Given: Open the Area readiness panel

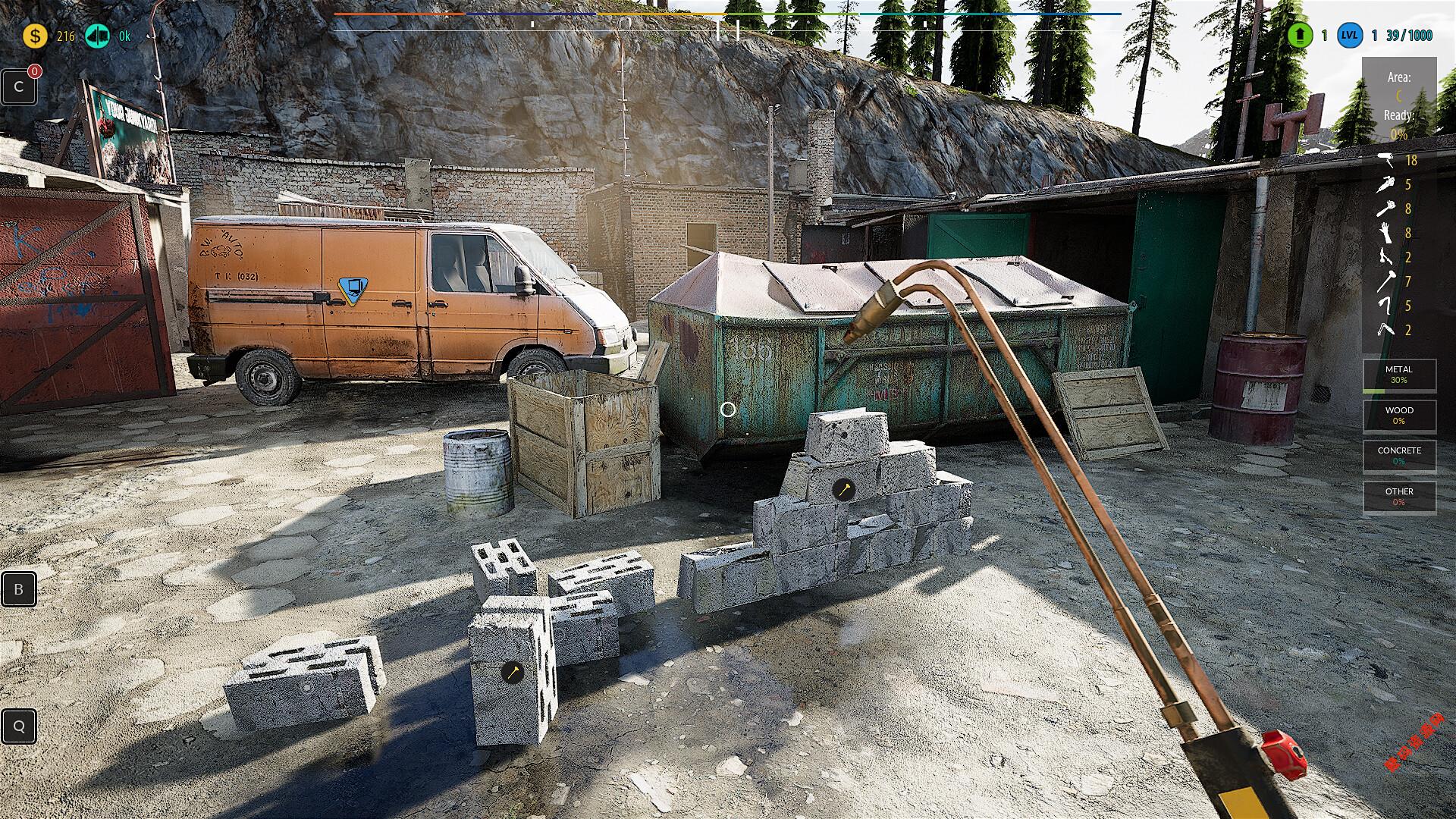Looking at the screenshot, I should 1399,105.
